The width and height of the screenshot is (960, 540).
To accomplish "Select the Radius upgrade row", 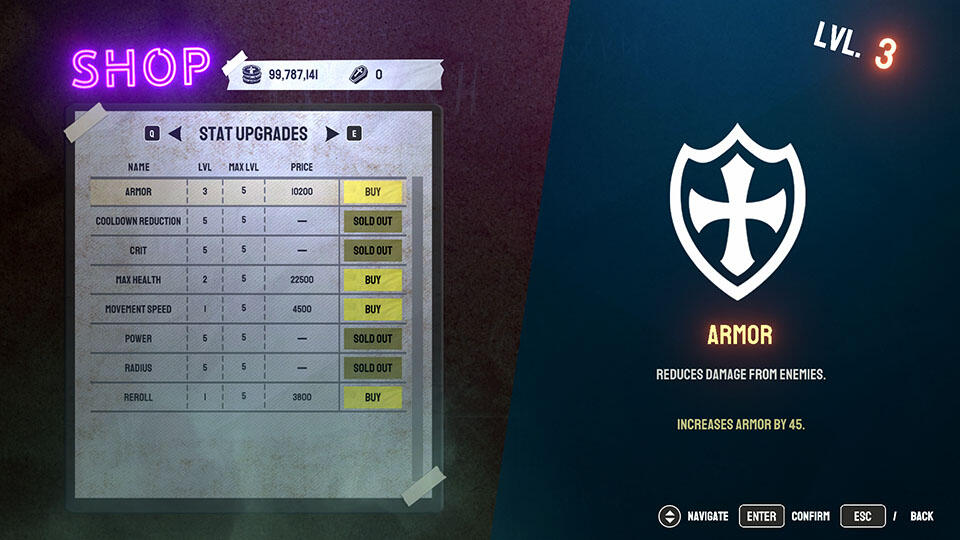I will (x=139, y=368).
